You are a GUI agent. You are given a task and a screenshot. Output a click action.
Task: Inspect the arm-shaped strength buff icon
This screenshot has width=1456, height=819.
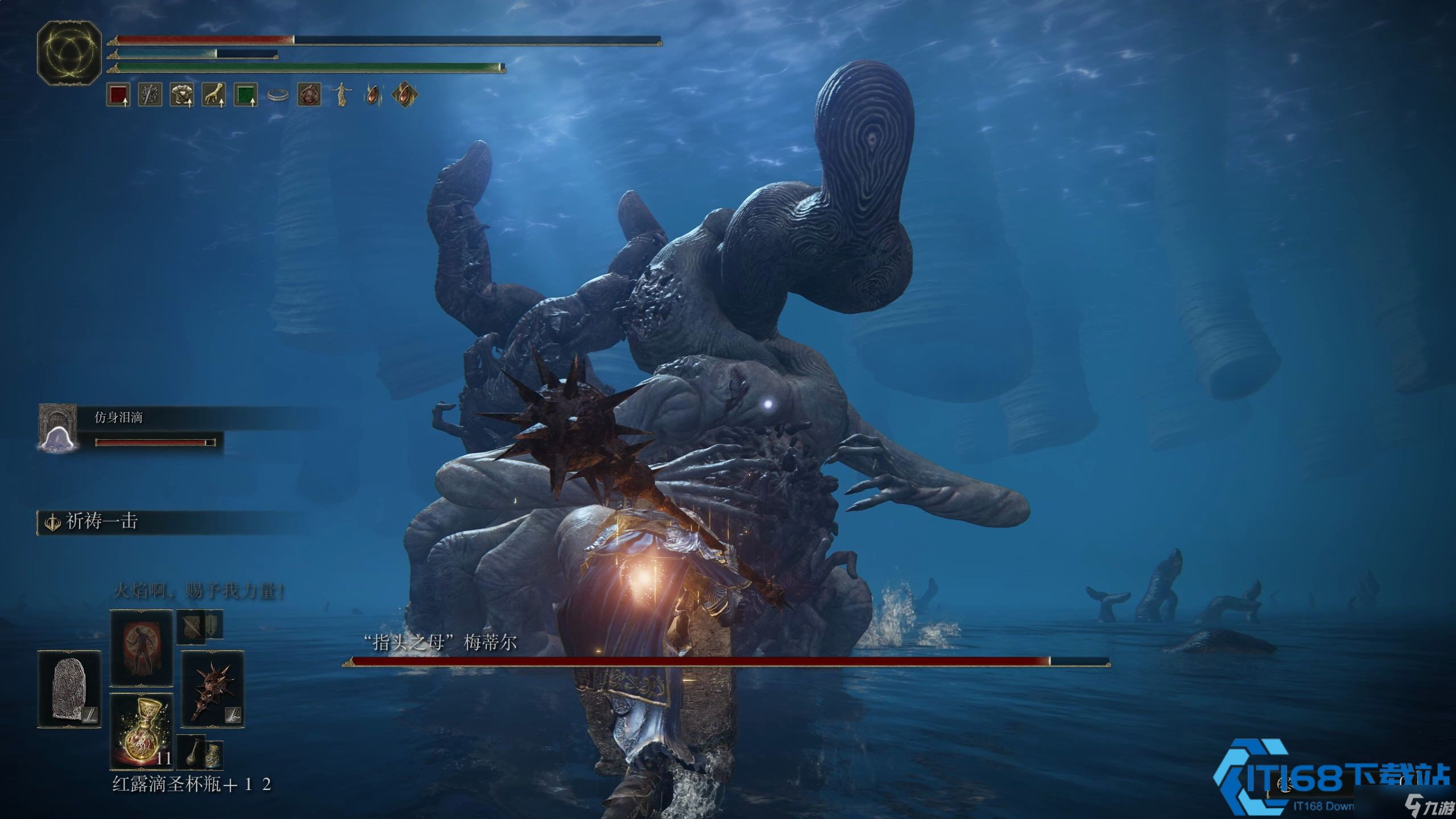(214, 95)
